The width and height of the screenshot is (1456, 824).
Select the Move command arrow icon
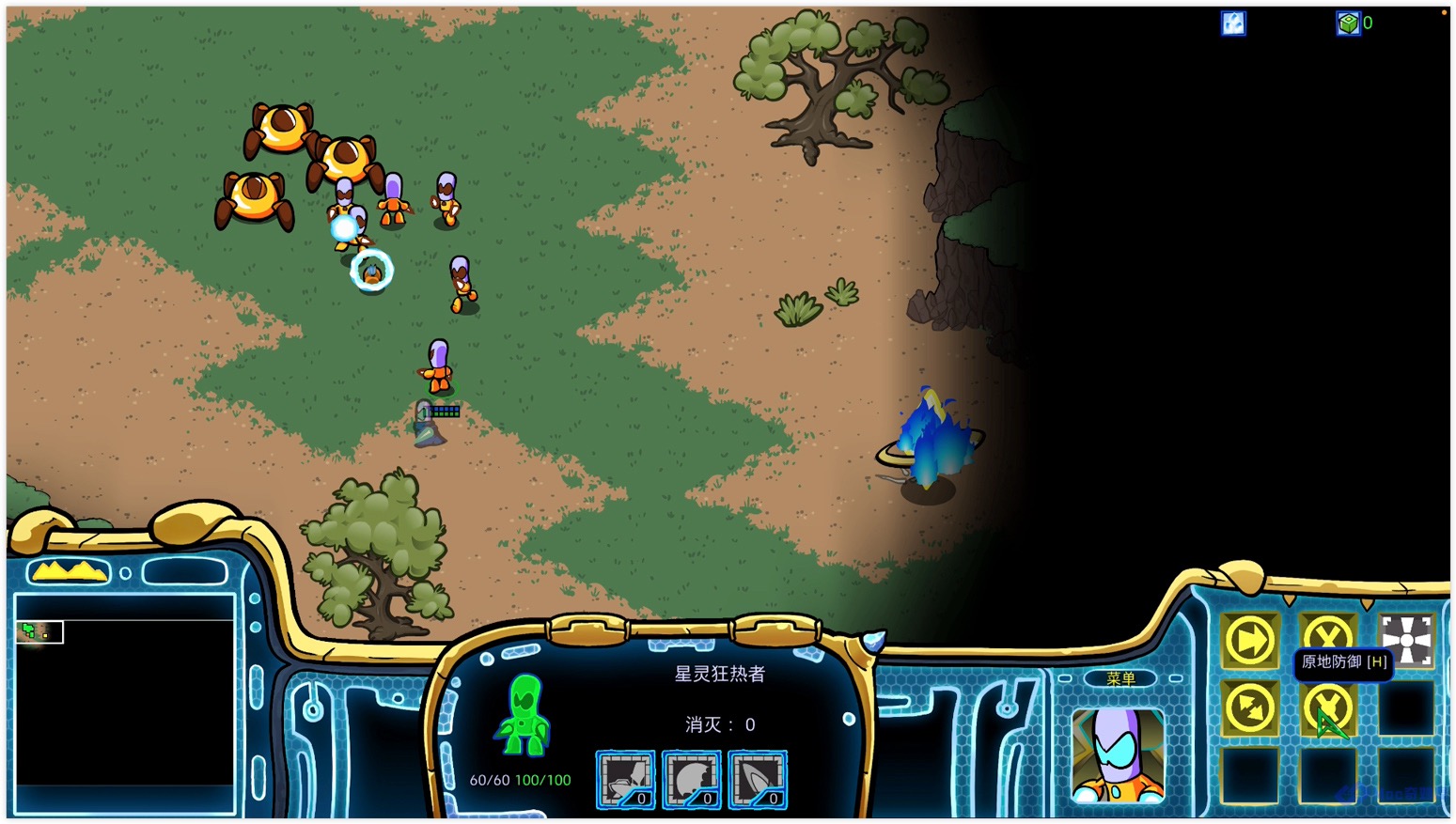(1249, 642)
